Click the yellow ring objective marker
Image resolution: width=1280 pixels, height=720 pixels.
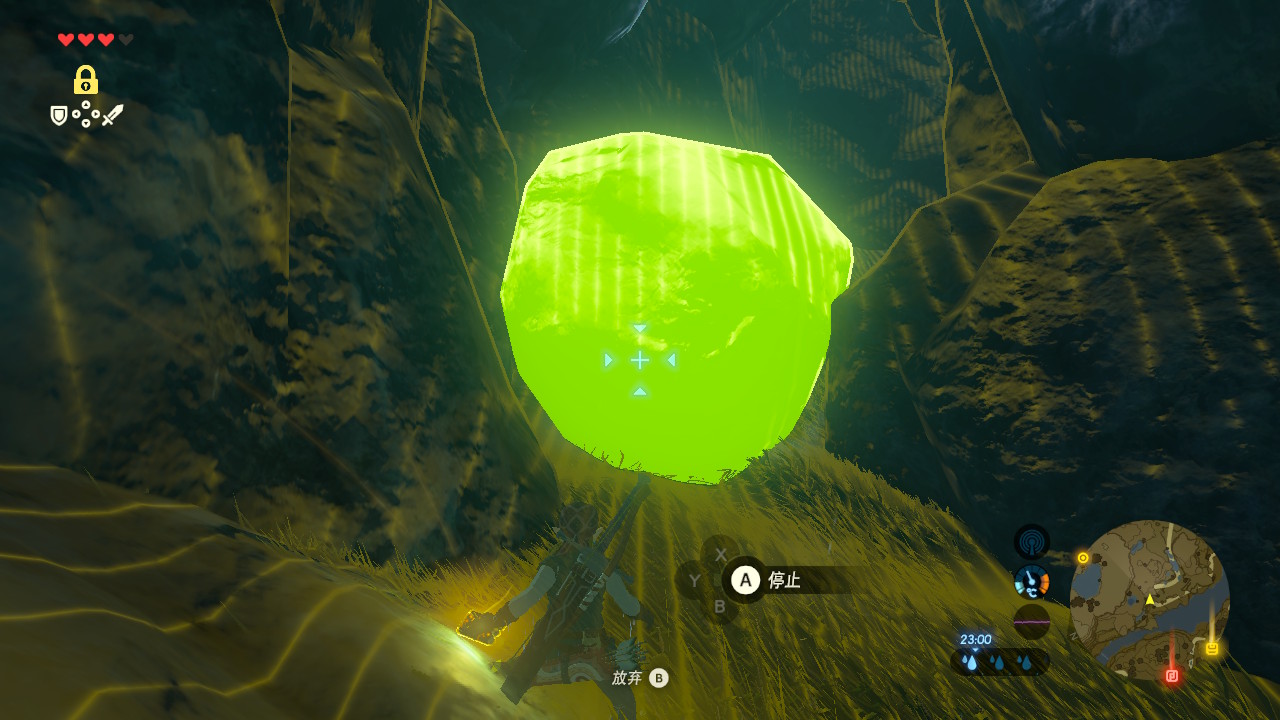tap(1083, 557)
